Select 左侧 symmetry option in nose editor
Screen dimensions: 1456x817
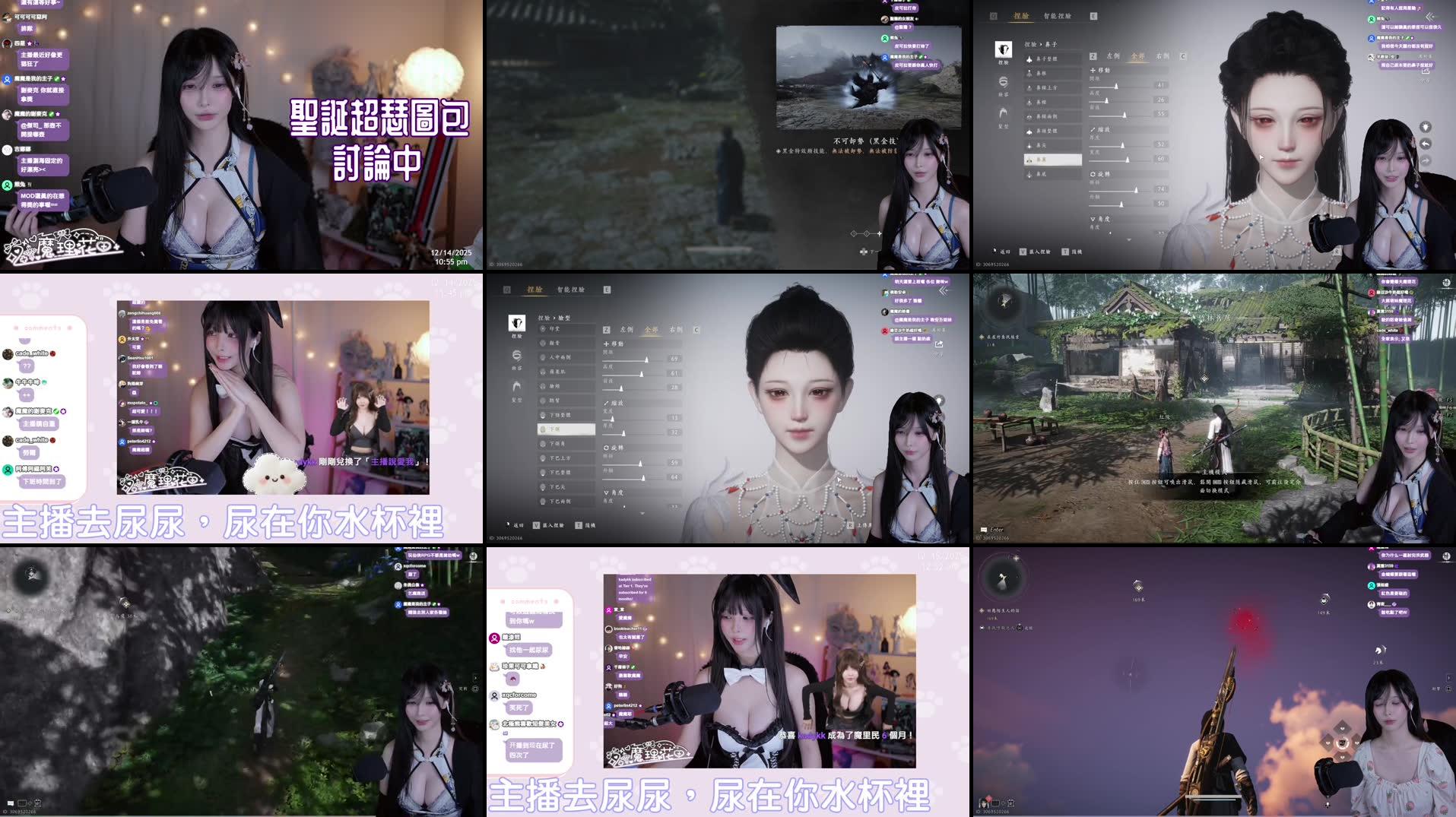[x=1112, y=56]
